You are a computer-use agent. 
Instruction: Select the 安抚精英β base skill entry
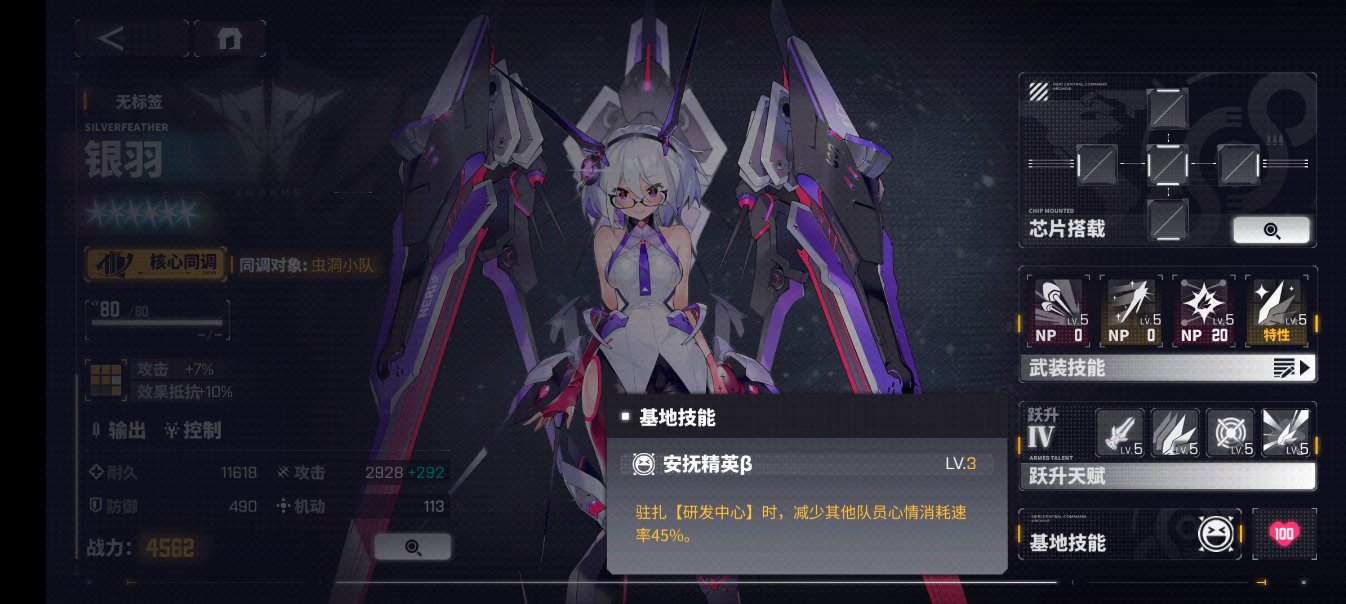point(805,464)
